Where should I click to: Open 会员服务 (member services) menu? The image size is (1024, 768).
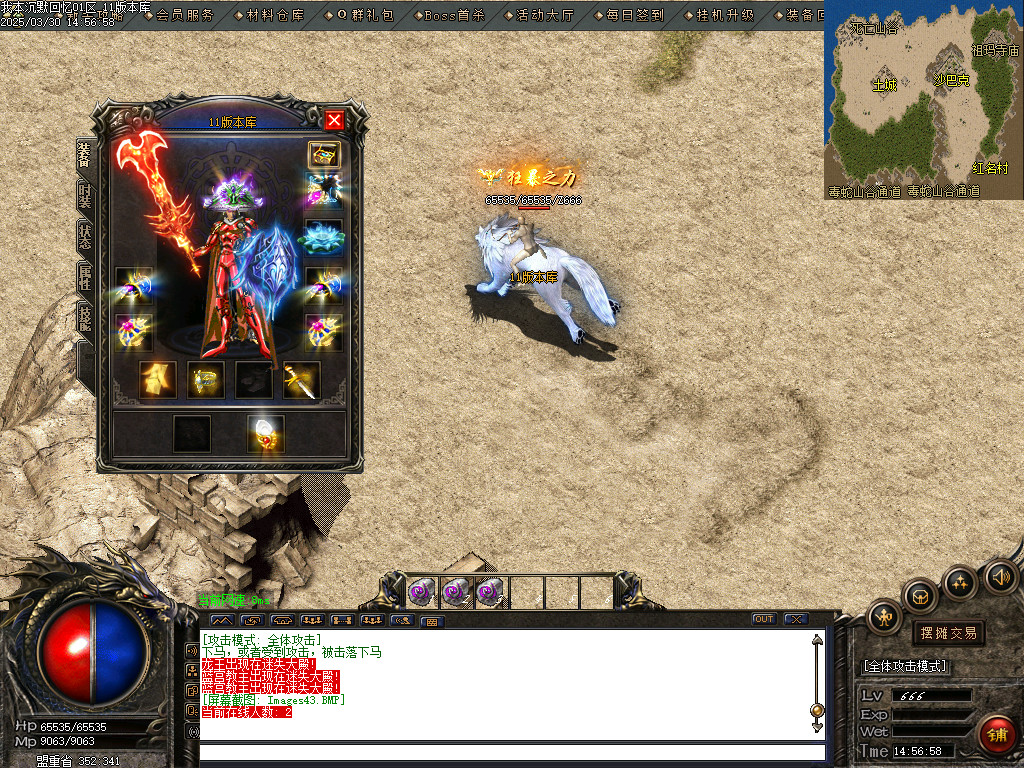[x=184, y=15]
